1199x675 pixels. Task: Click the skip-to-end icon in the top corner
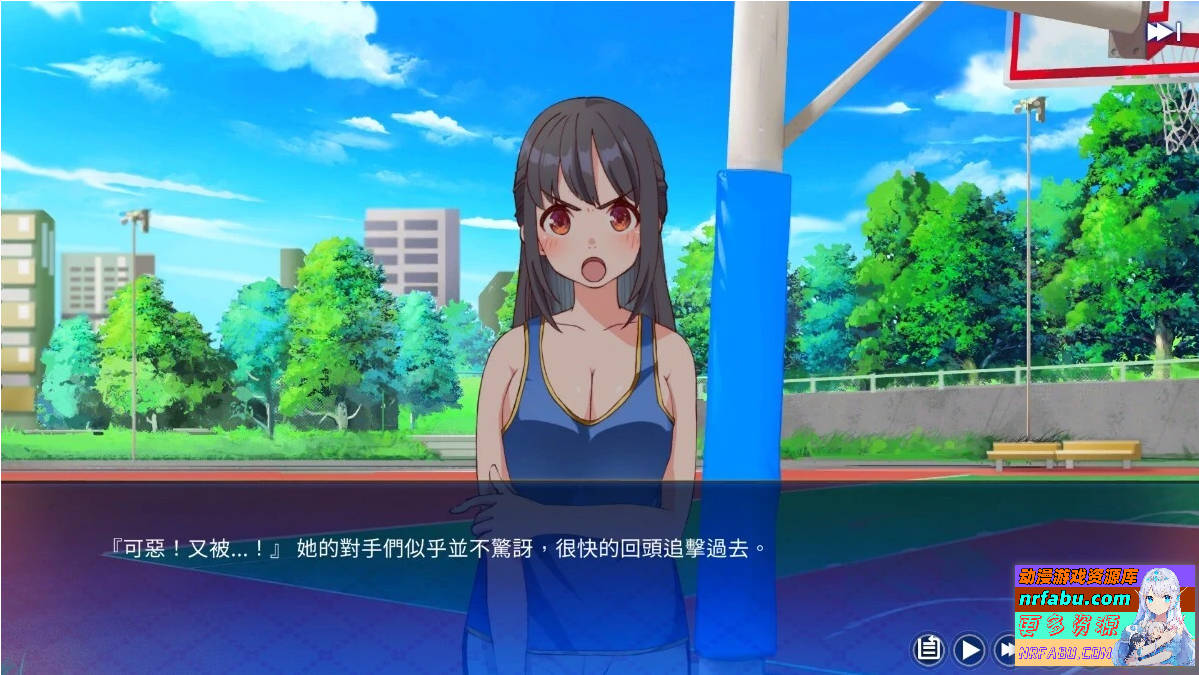(1163, 32)
